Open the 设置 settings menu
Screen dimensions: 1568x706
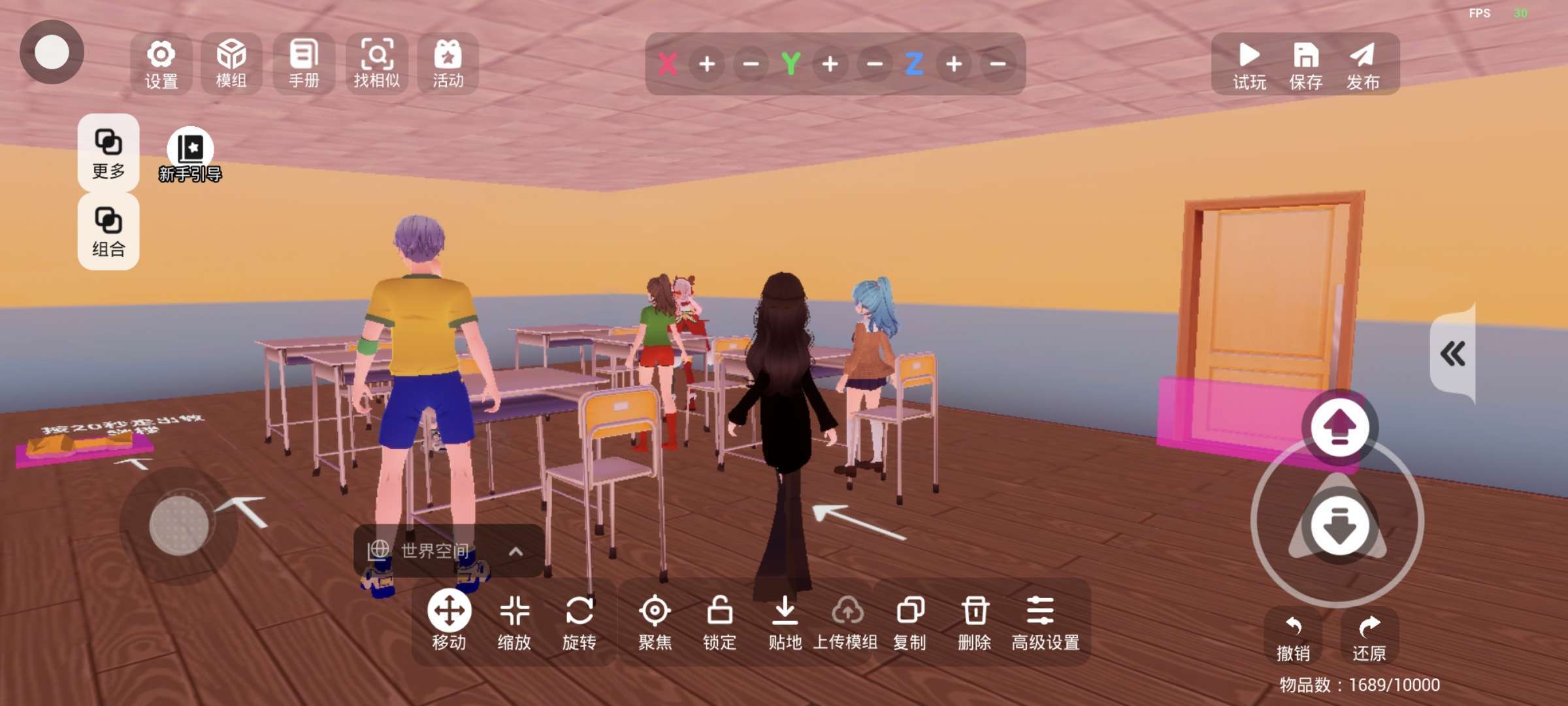[161, 64]
